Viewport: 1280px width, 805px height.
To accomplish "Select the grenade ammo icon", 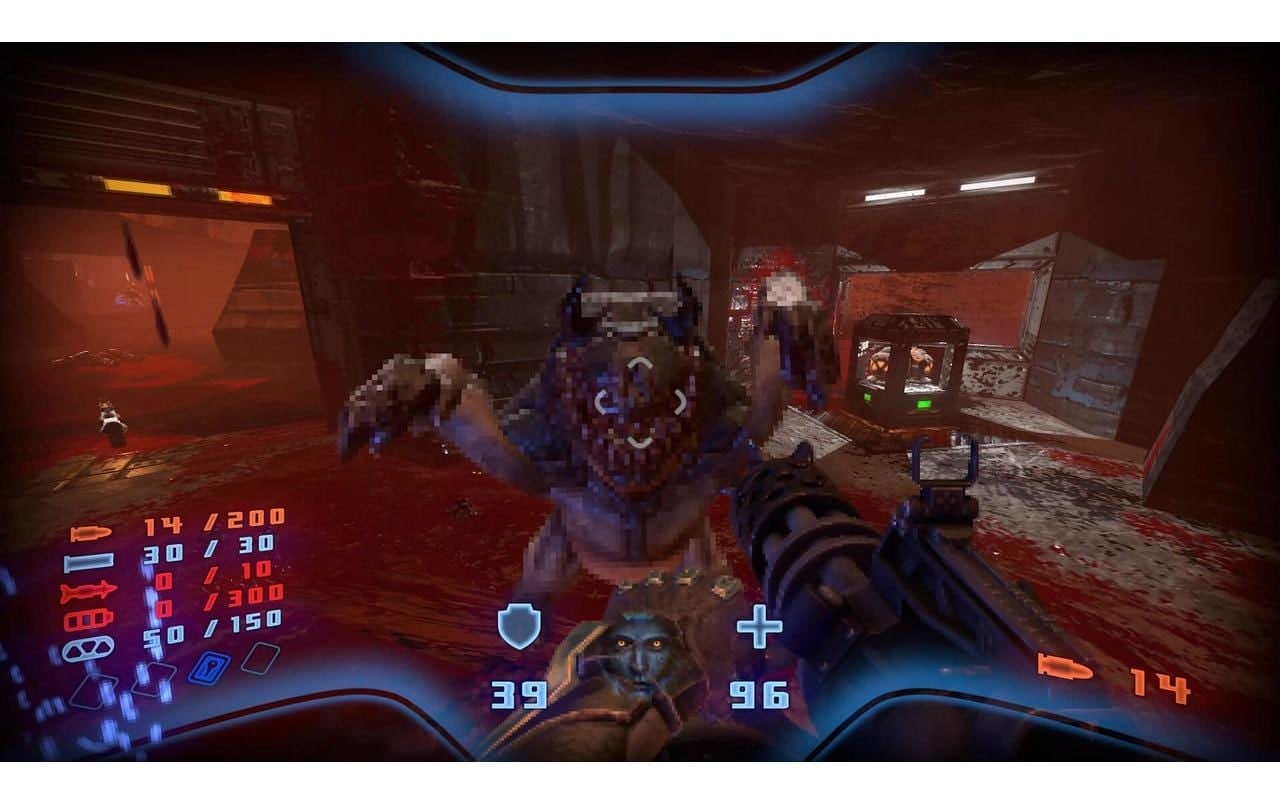I will [88, 647].
